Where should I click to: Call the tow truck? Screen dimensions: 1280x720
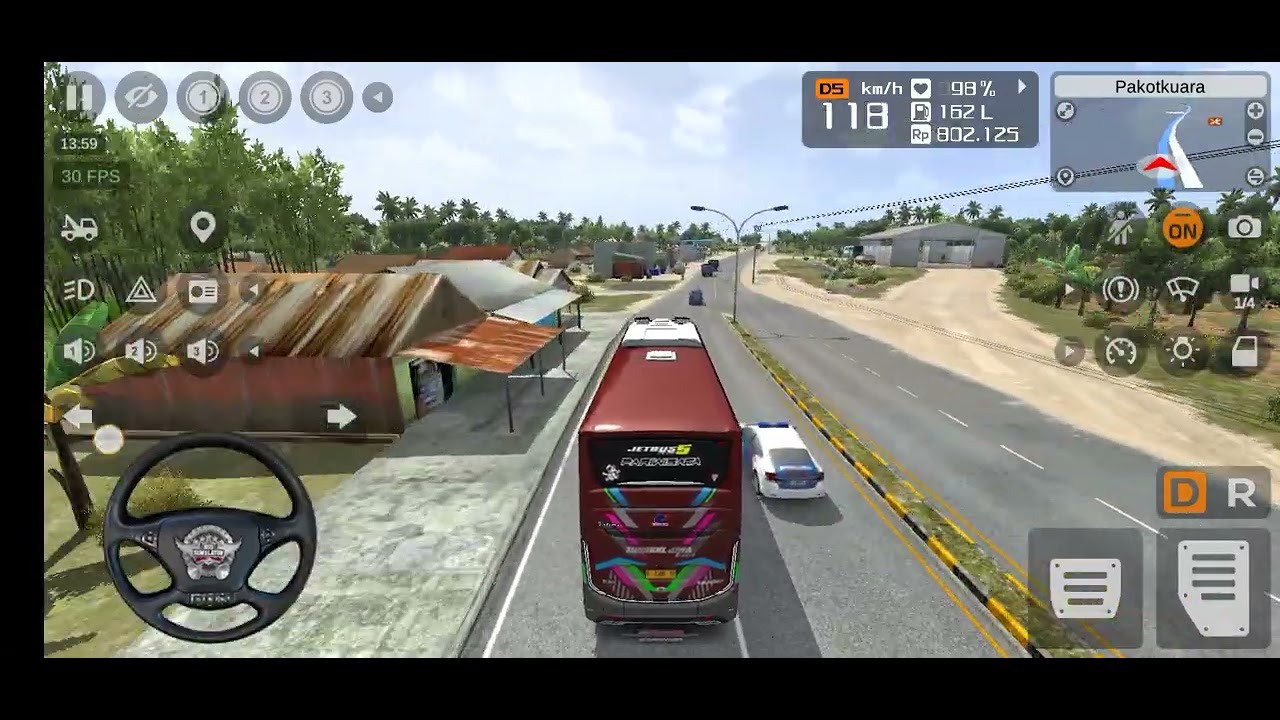pyautogui.click(x=79, y=228)
